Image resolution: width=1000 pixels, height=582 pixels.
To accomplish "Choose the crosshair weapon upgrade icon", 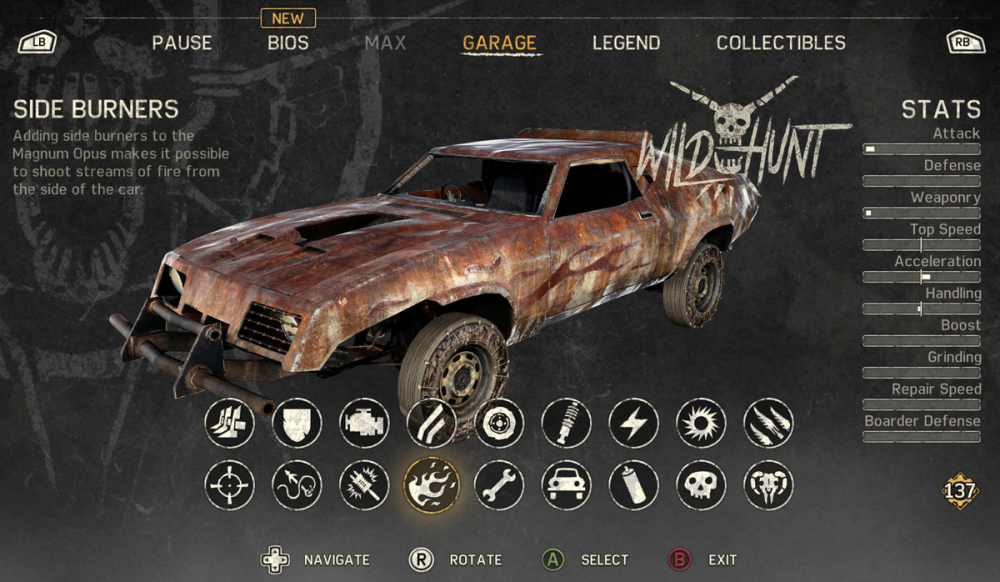I will 229,486.
